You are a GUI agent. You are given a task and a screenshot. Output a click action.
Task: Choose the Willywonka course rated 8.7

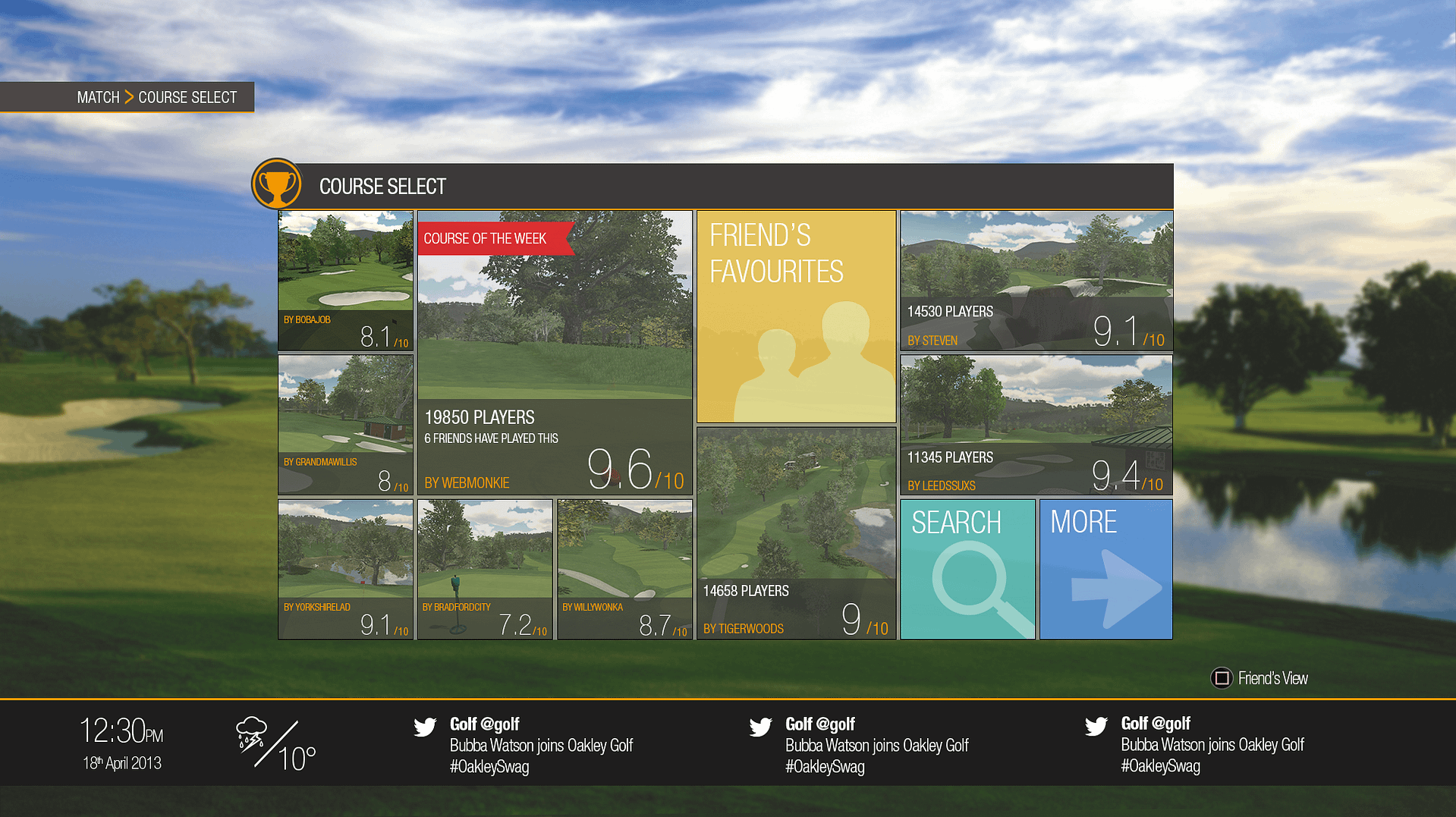pos(624,569)
